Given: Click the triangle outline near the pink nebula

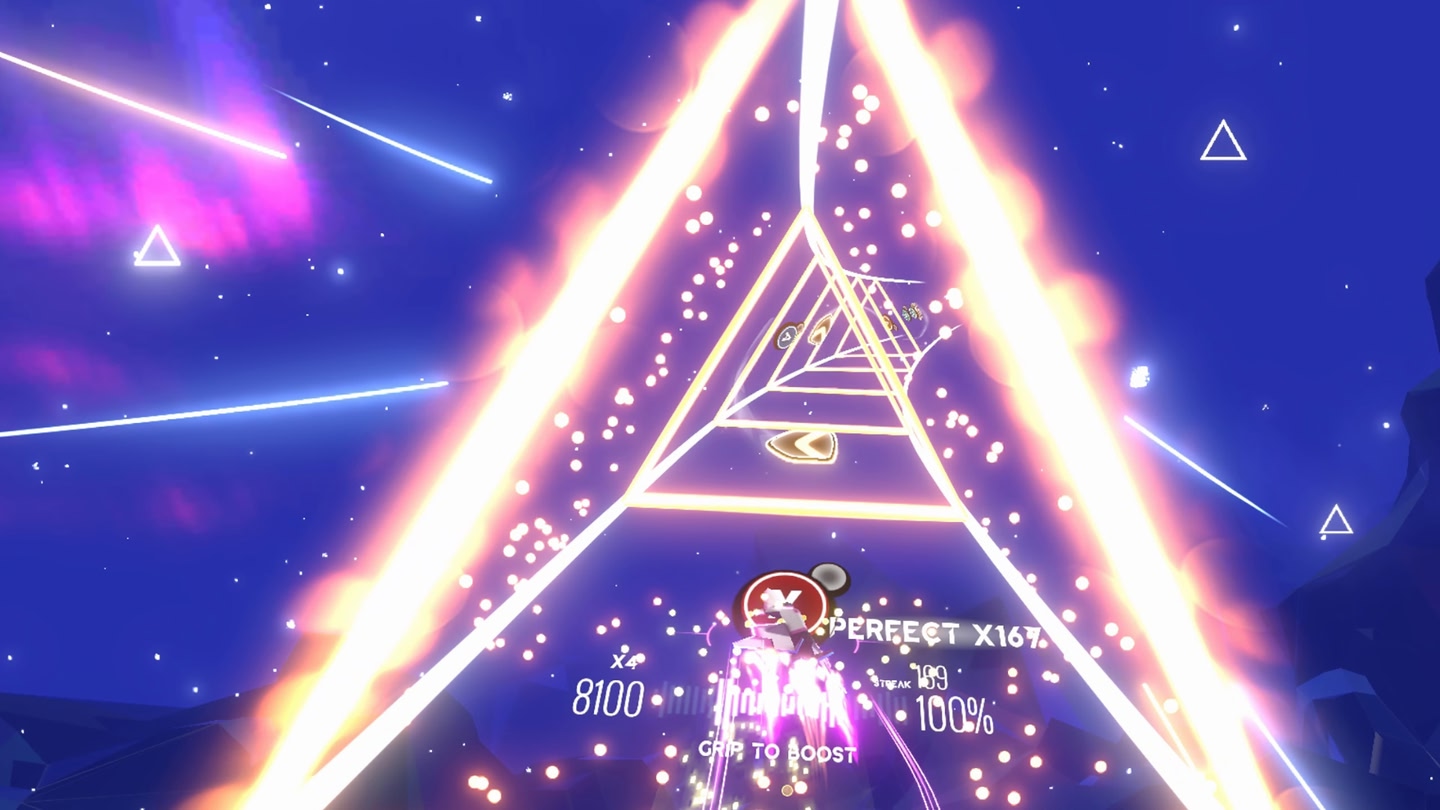Looking at the screenshot, I should click(157, 243).
